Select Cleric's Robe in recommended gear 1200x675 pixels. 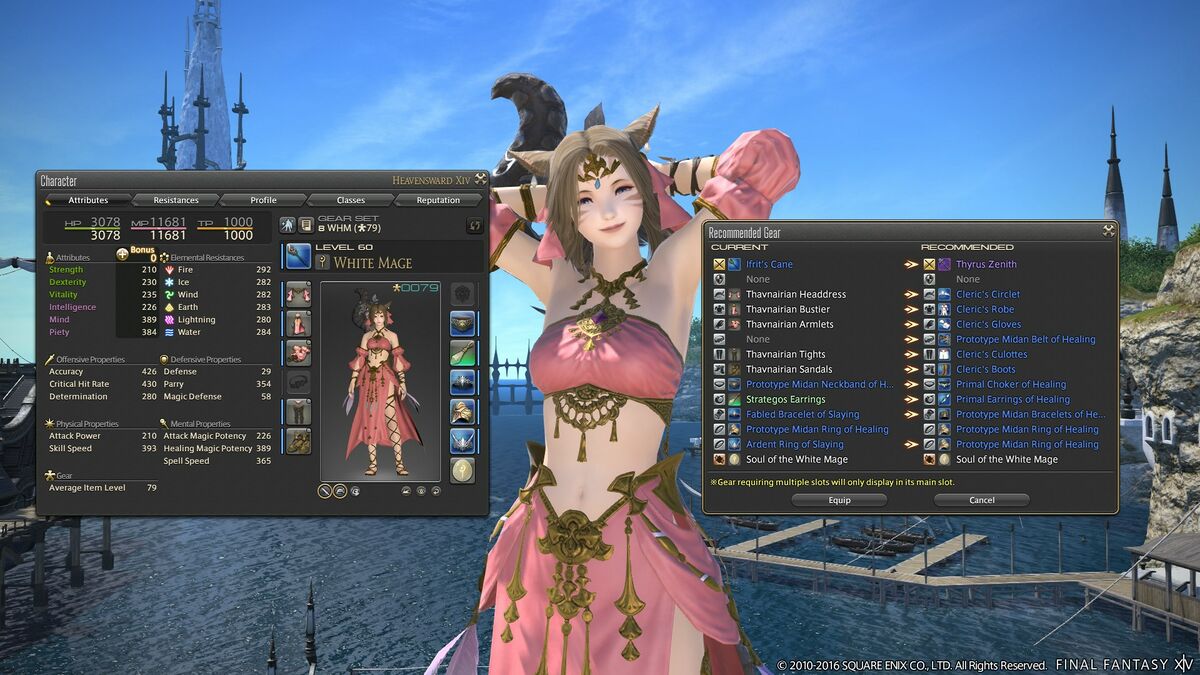985,310
